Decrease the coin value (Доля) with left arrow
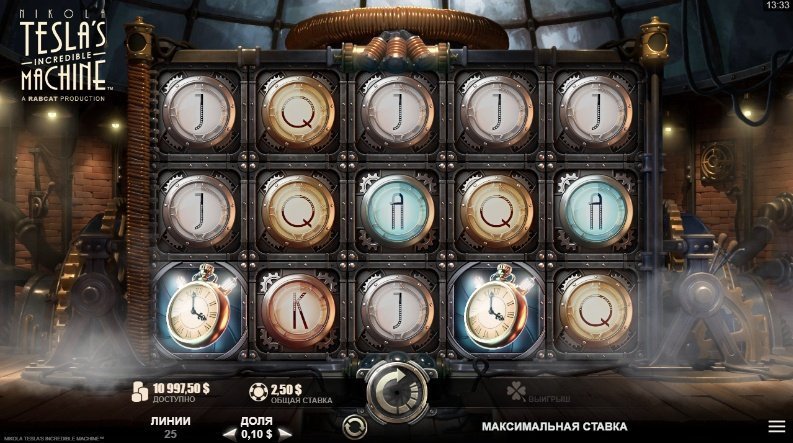 click(227, 434)
